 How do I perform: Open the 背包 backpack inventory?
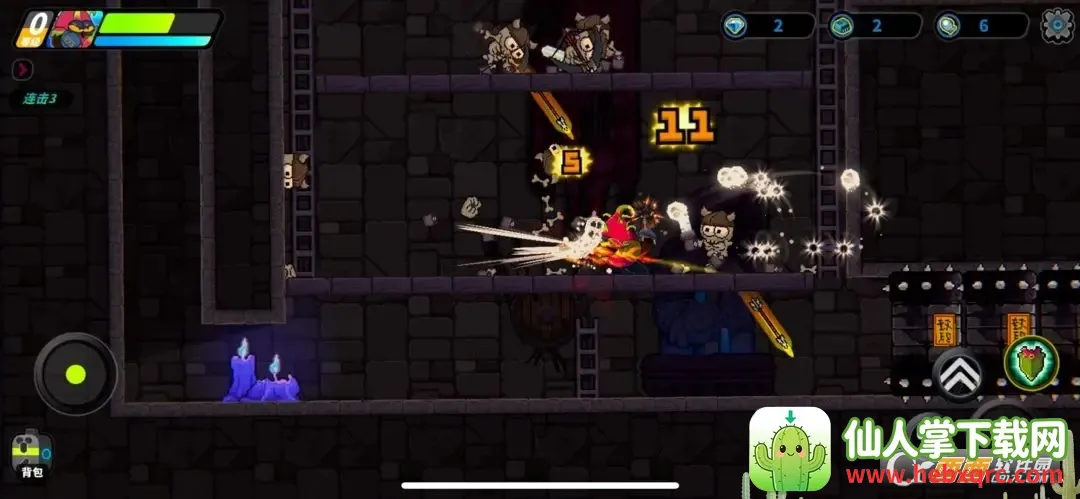31,454
